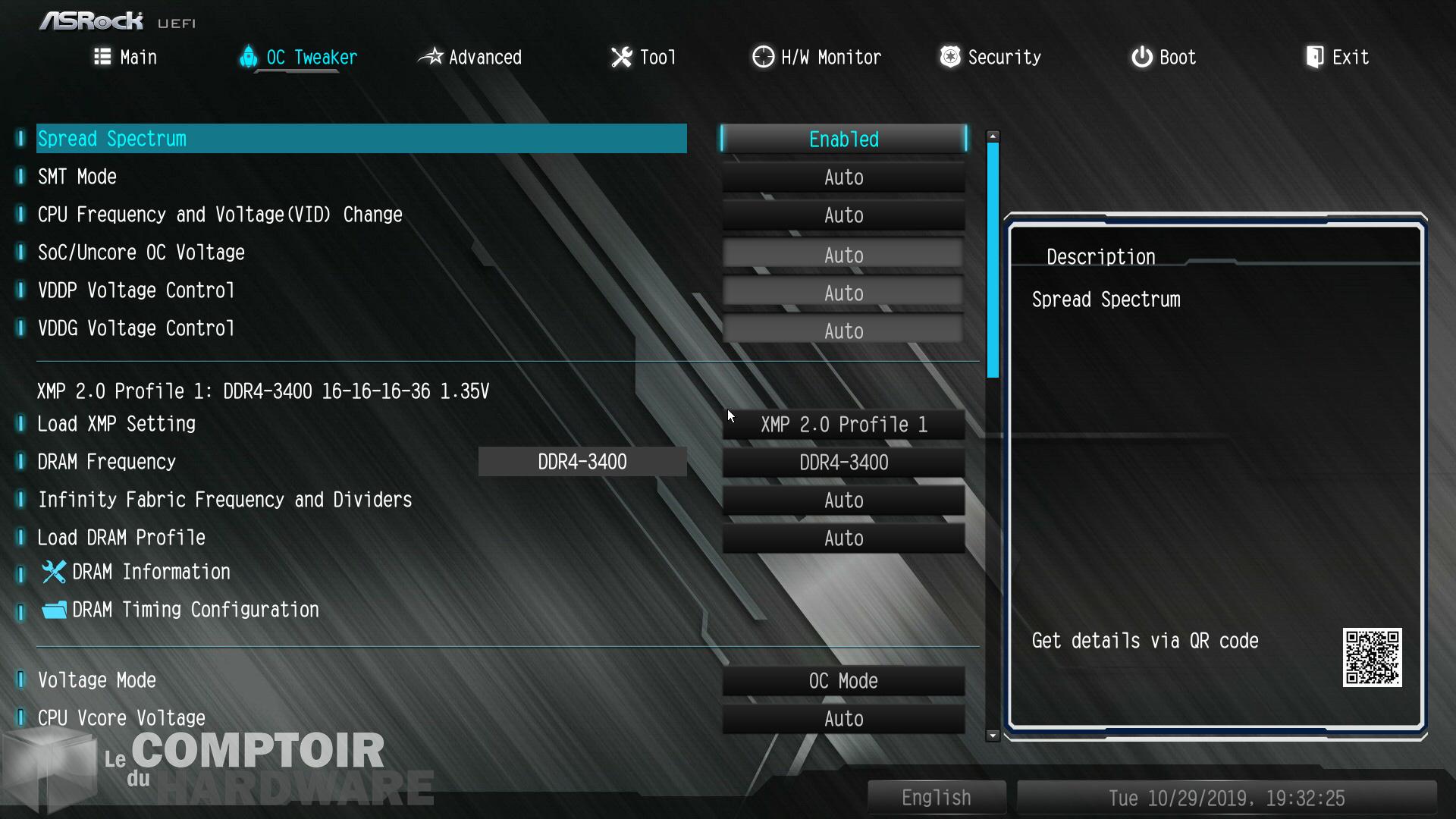Select SoC/Uncore OC Voltage setting

coord(141,253)
